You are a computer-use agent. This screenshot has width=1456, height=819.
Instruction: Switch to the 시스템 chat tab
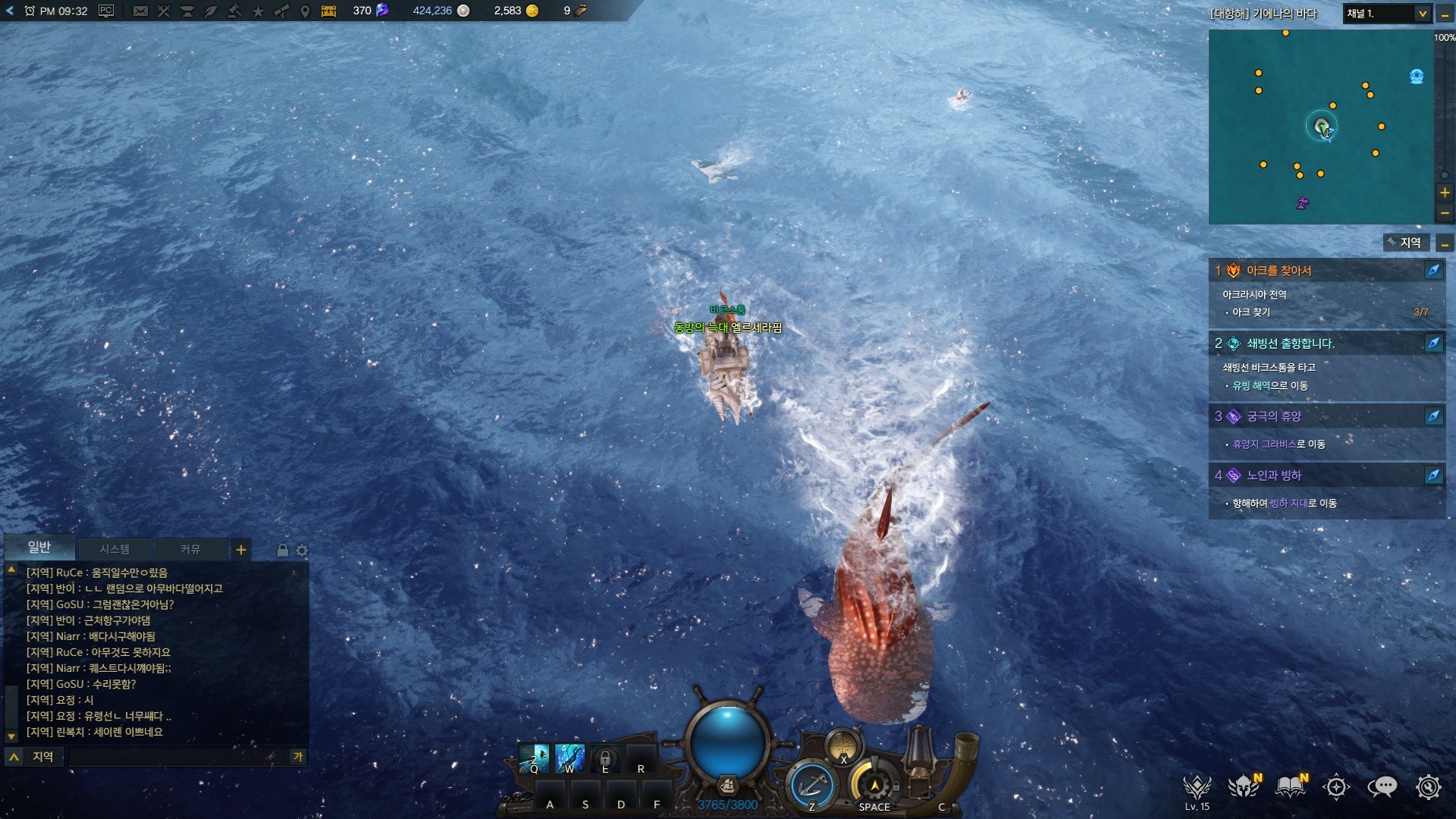pyautogui.click(x=115, y=549)
